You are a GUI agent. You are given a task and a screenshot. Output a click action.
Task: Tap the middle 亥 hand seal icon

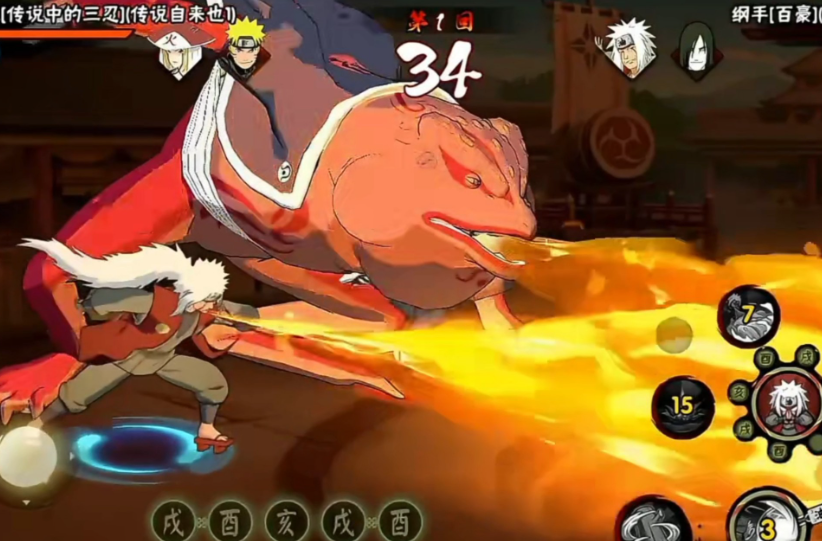coord(286,521)
